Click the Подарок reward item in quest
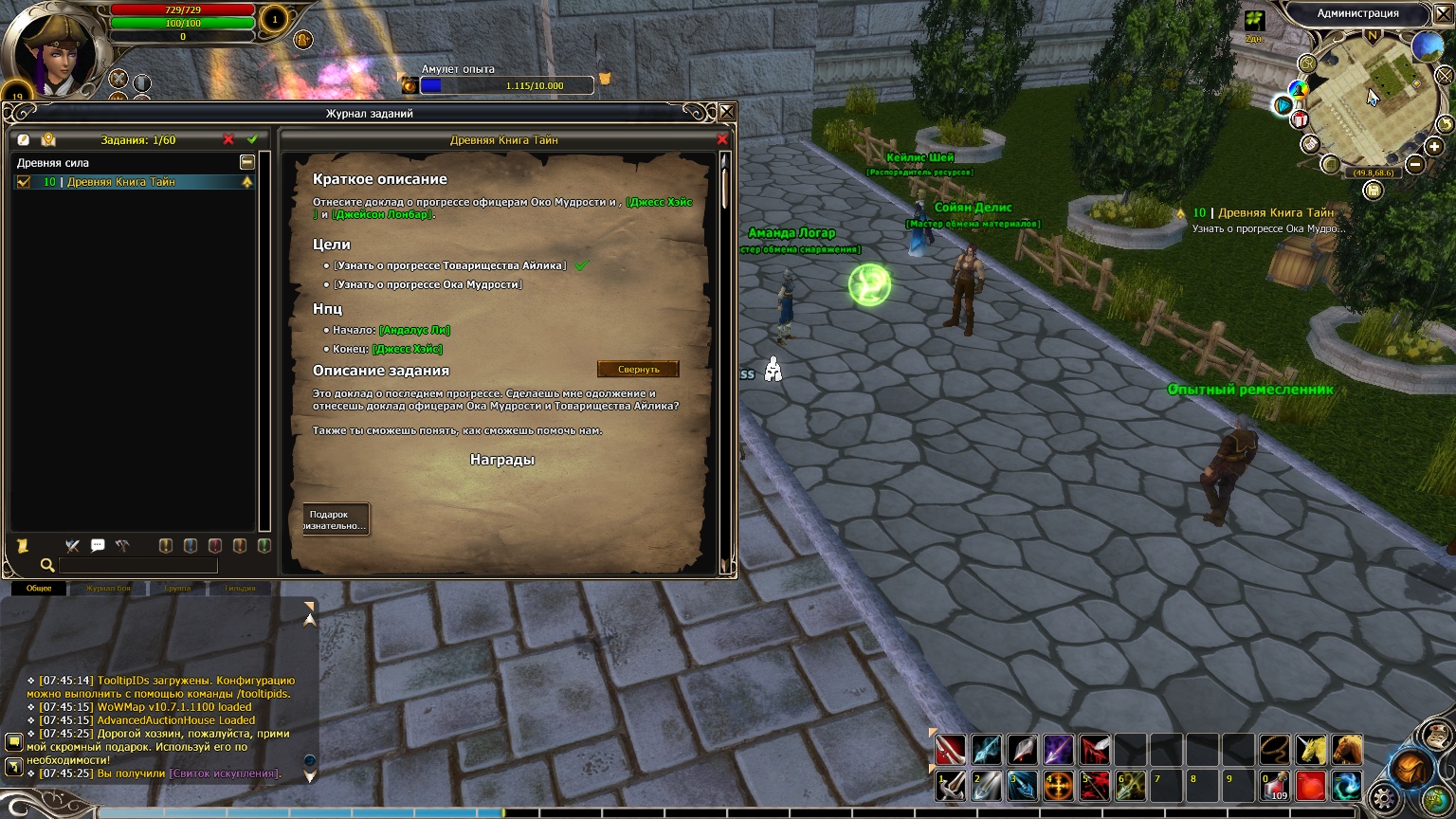 [x=335, y=519]
